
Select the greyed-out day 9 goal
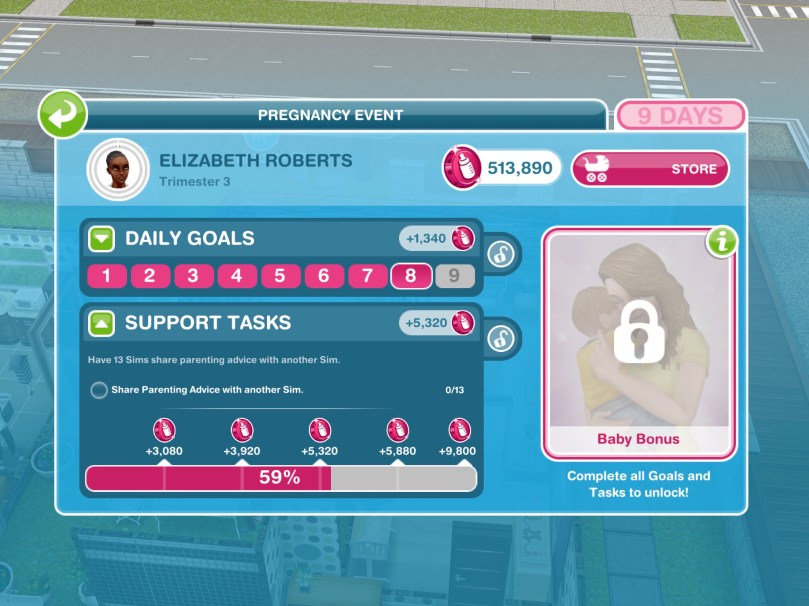click(x=455, y=276)
